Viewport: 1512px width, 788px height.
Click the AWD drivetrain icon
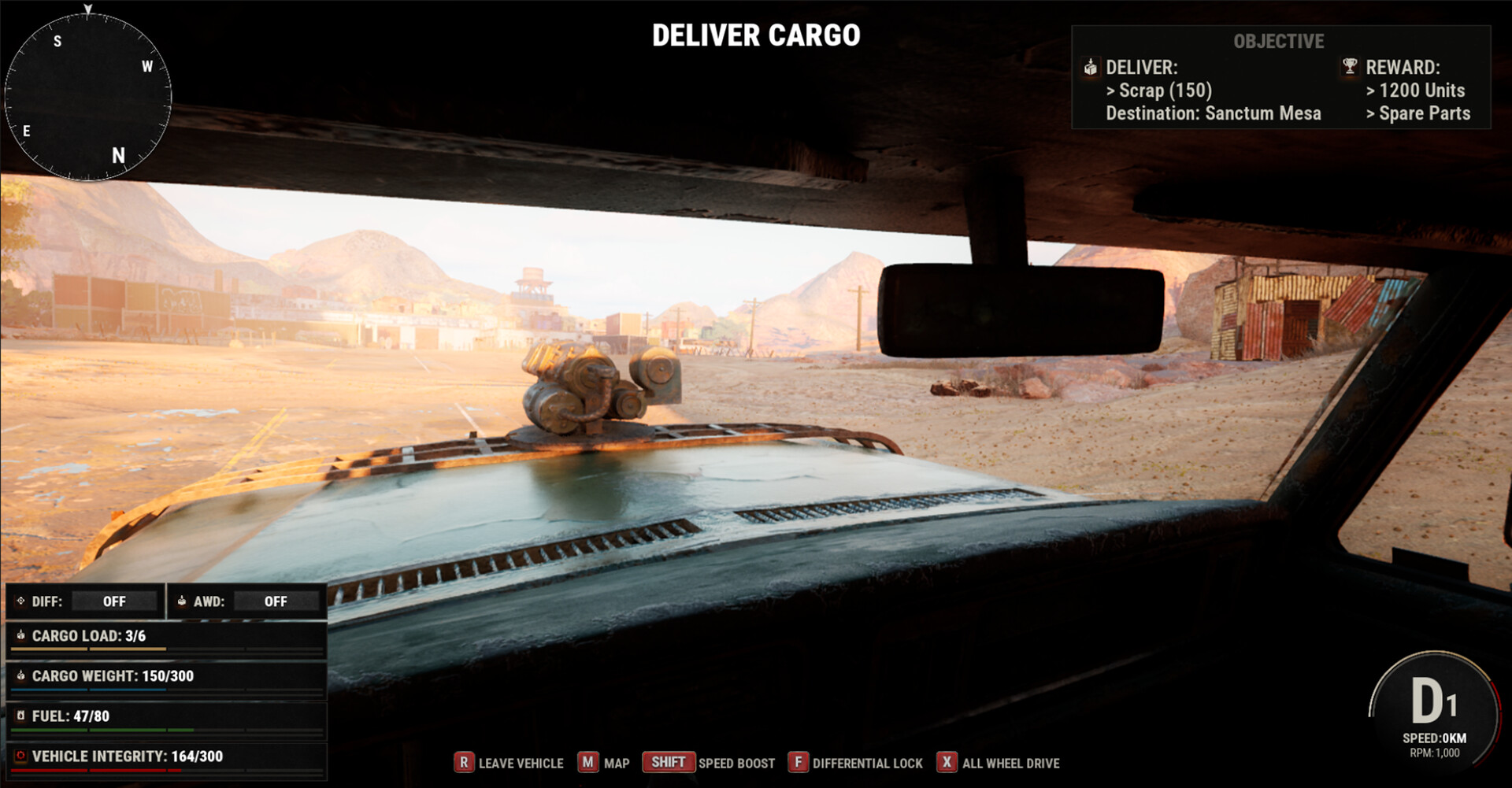pyautogui.click(x=183, y=601)
